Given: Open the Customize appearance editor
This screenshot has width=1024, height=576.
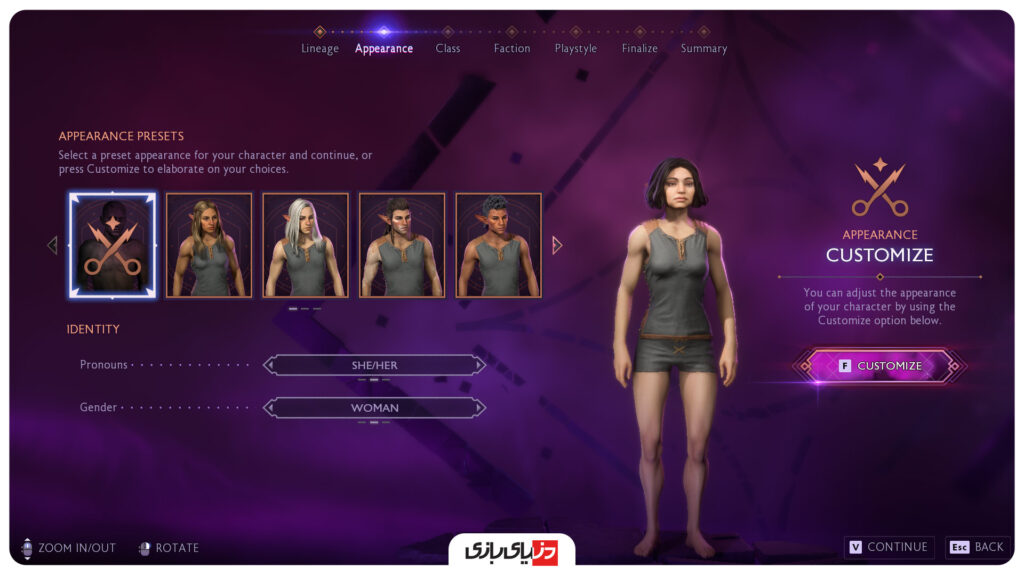Looking at the screenshot, I should [x=880, y=366].
